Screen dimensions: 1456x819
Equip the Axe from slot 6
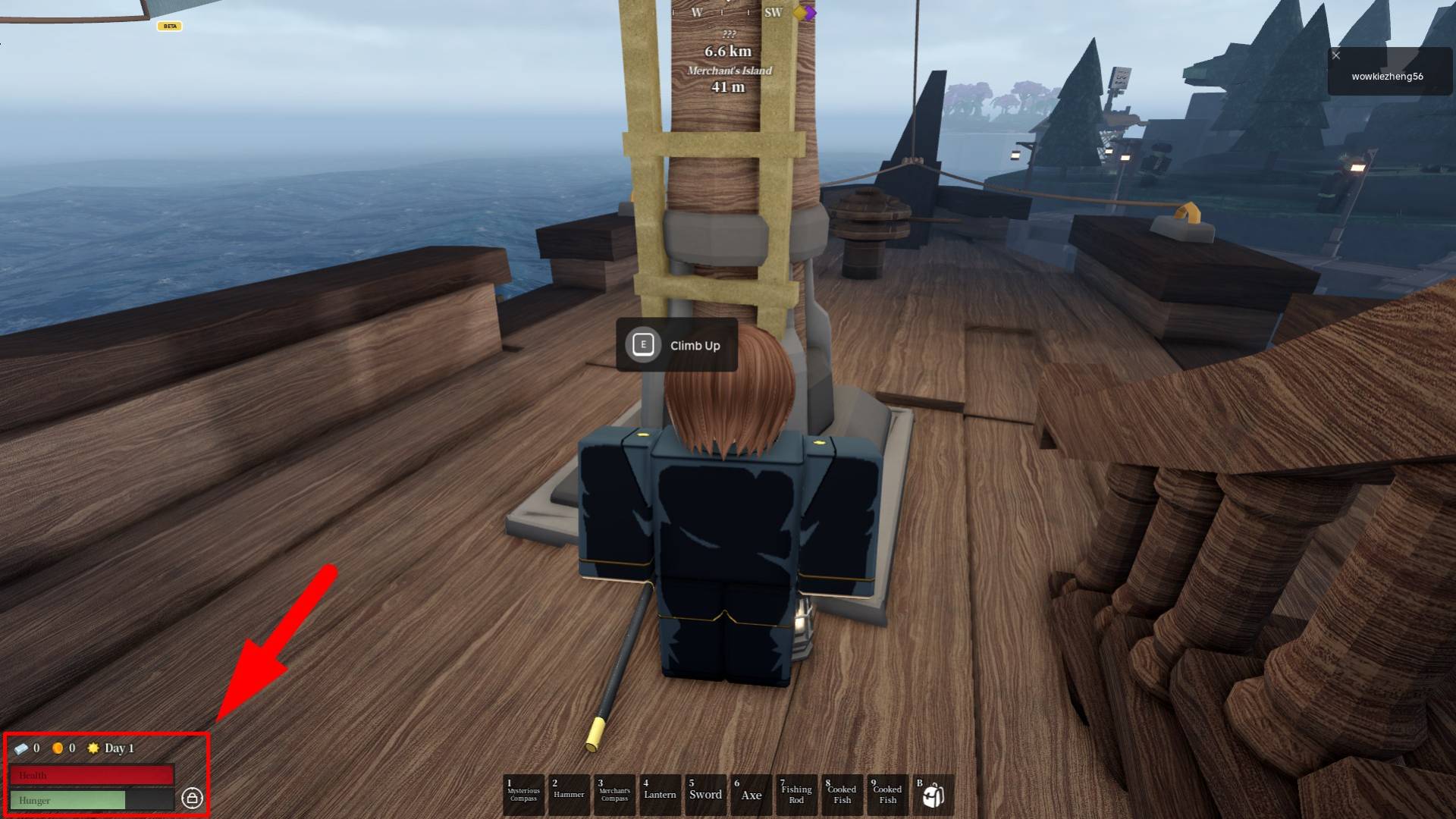click(752, 794)
